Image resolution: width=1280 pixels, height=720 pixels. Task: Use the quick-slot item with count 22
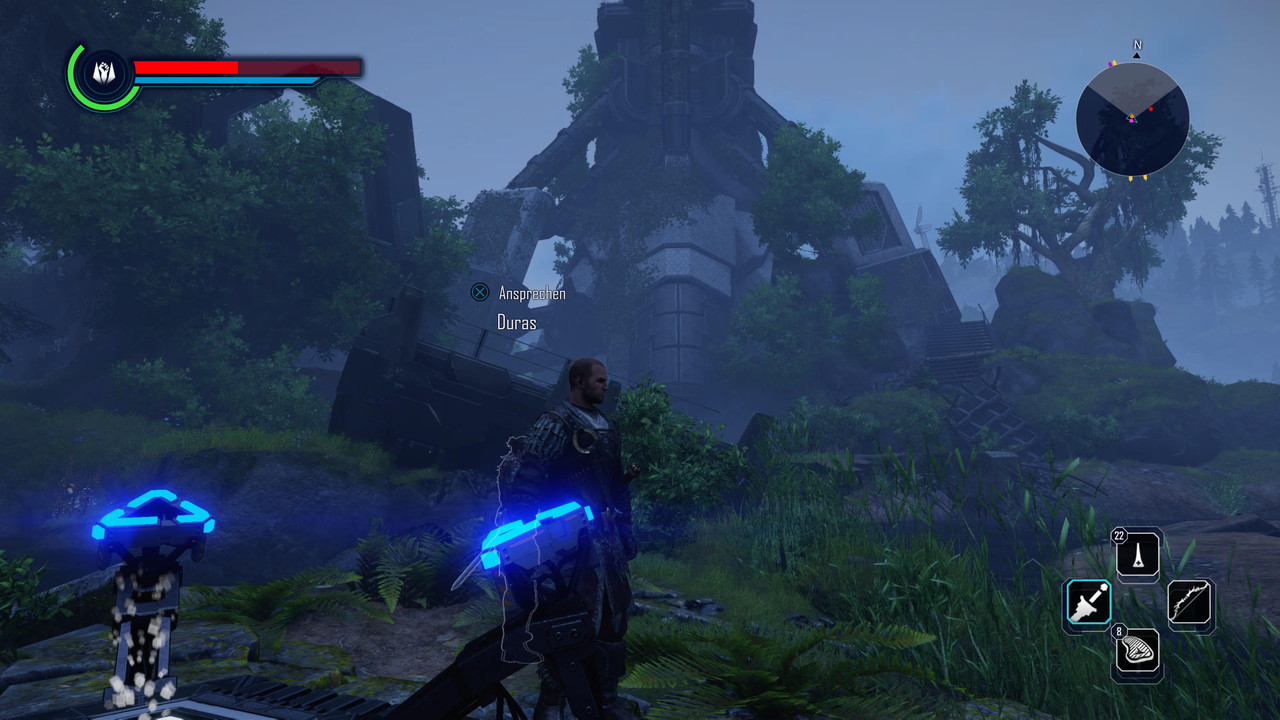coord(1138,554)
